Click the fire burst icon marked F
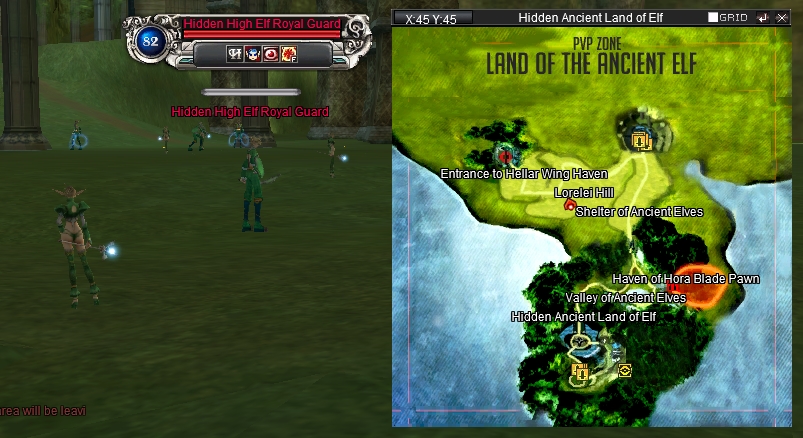This screenshot has width=803, height=438. pyautogui.click(x=289, y=54)
